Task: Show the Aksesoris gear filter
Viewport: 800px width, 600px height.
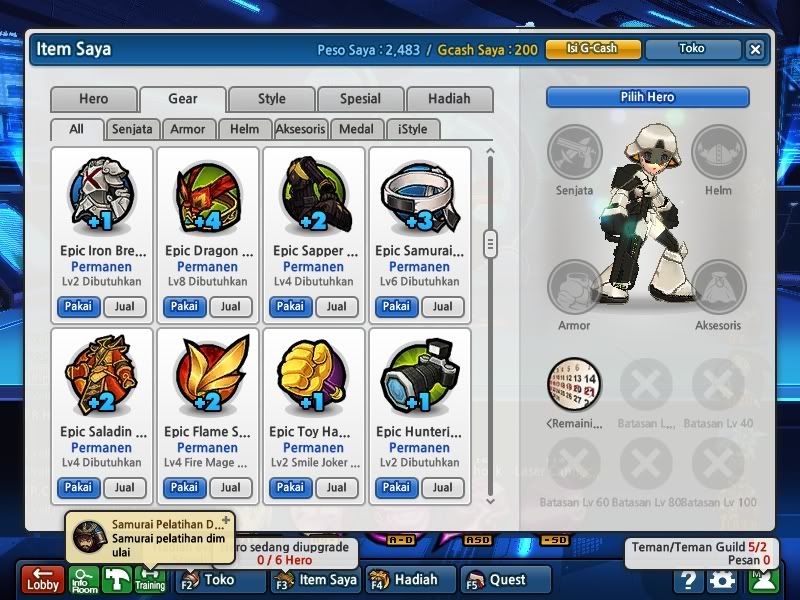Action: pos(301,129)
